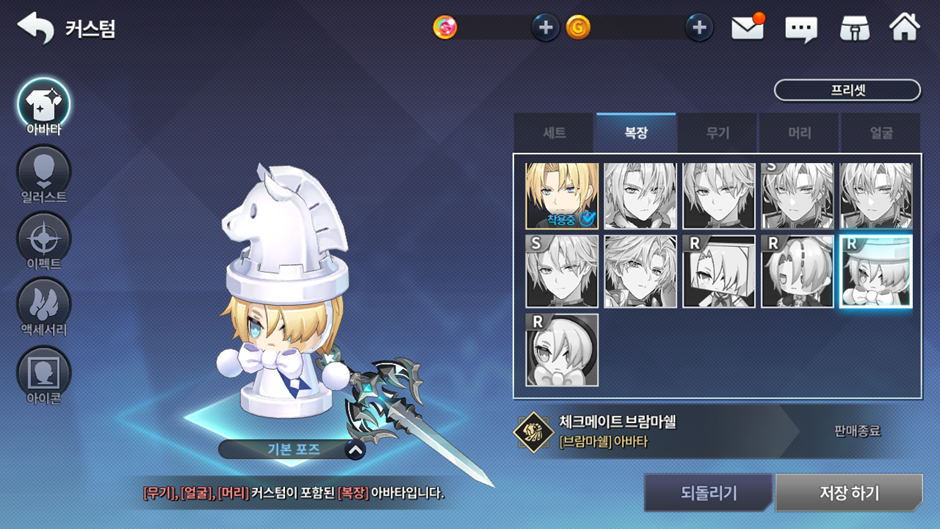Select the highlighted chess knight costume thumbnail

point(875,272)
